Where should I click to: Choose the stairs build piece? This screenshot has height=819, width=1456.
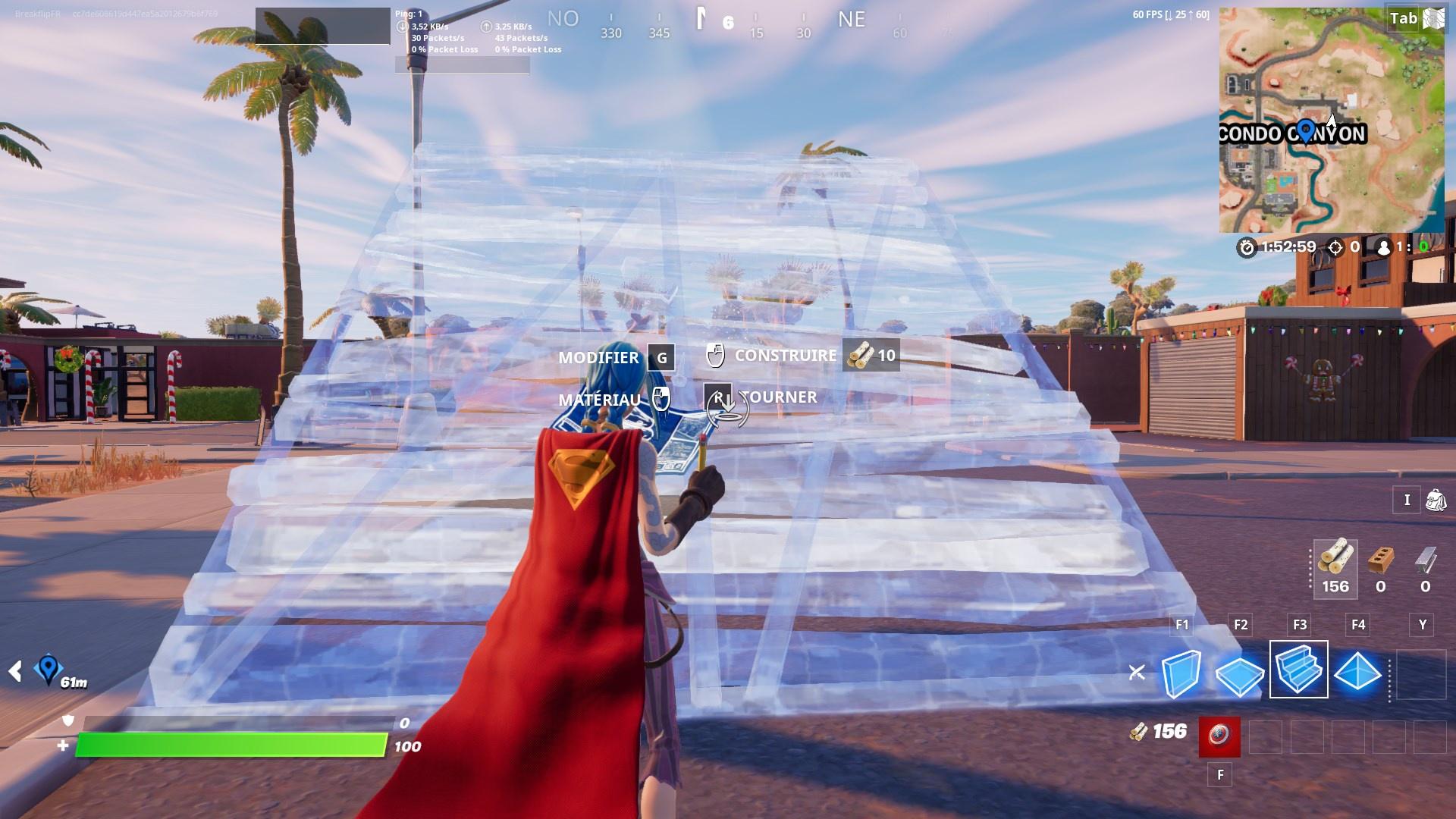(x=1298, y=670)
